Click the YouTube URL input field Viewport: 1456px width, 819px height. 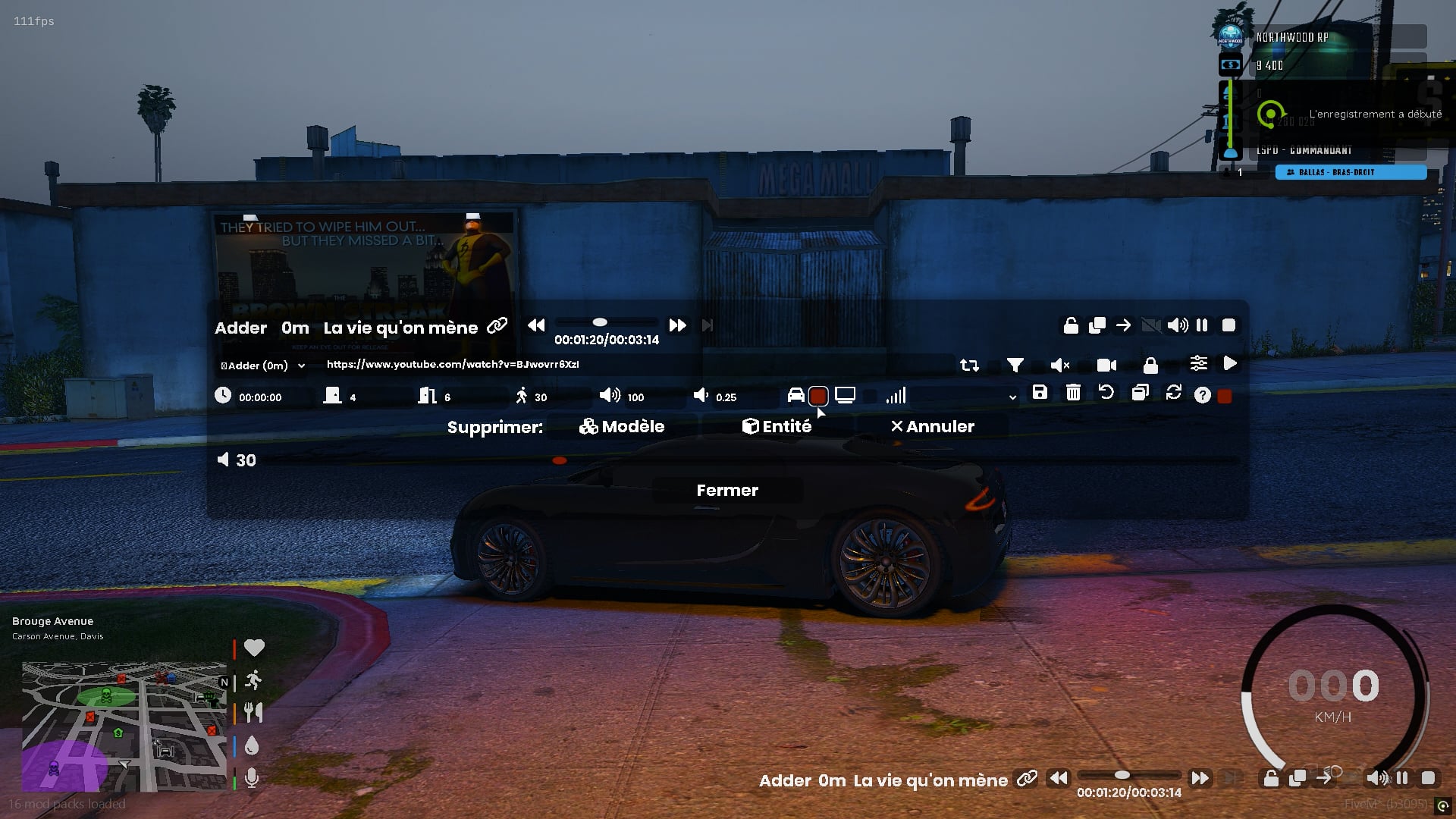tap(637, 365)
